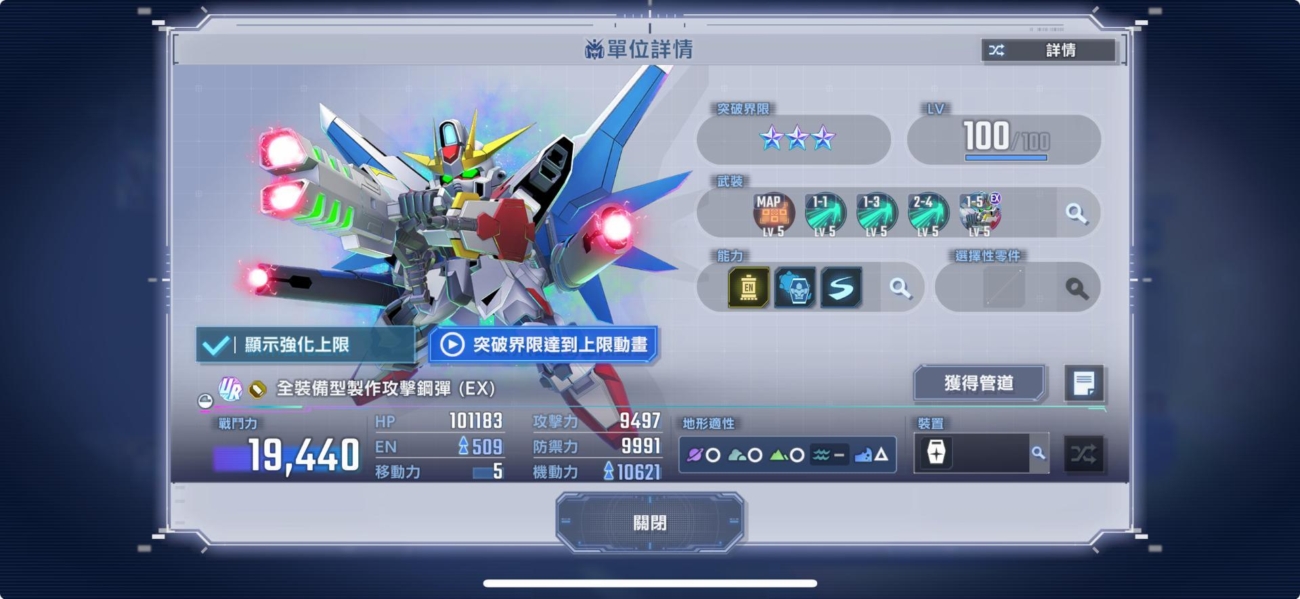The width and height of the screenshot is (1300, 599).
Task: Inspect the 選擇性零件 optional parts magnifier
Action: pos(1076,288)
